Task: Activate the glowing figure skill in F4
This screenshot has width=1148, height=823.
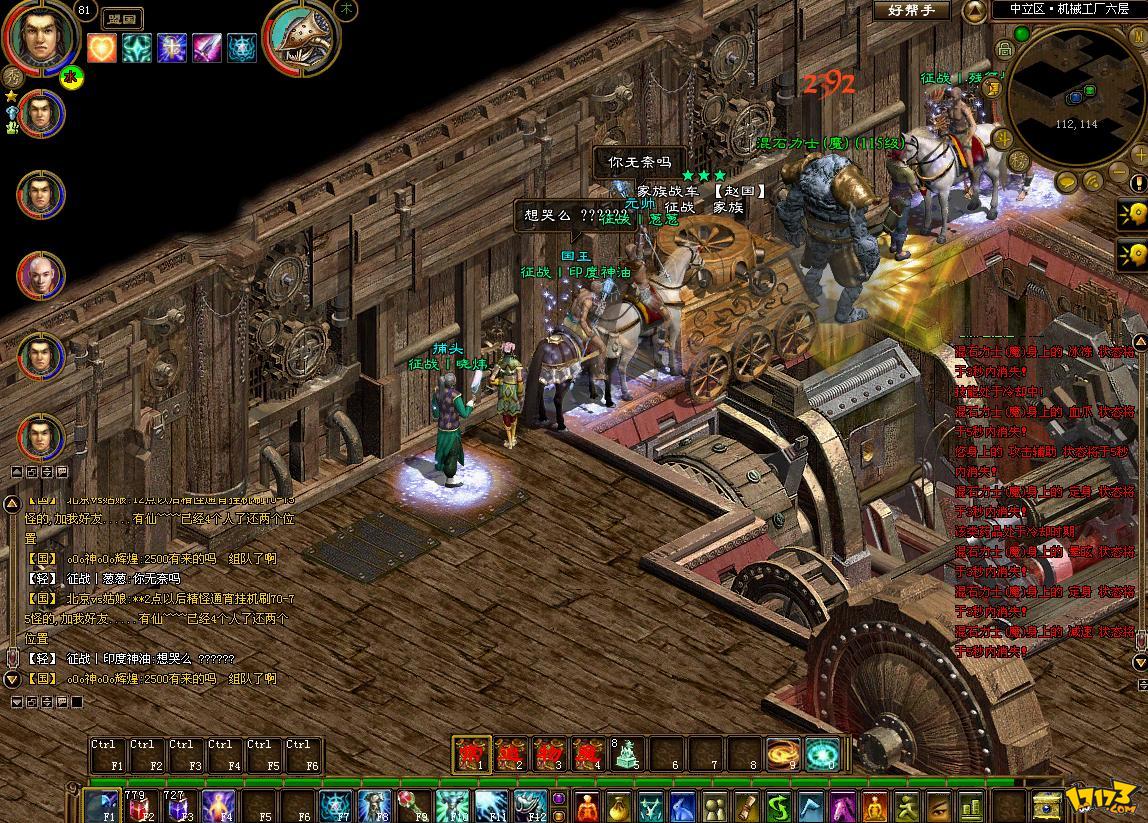Action: coord(218,806)
